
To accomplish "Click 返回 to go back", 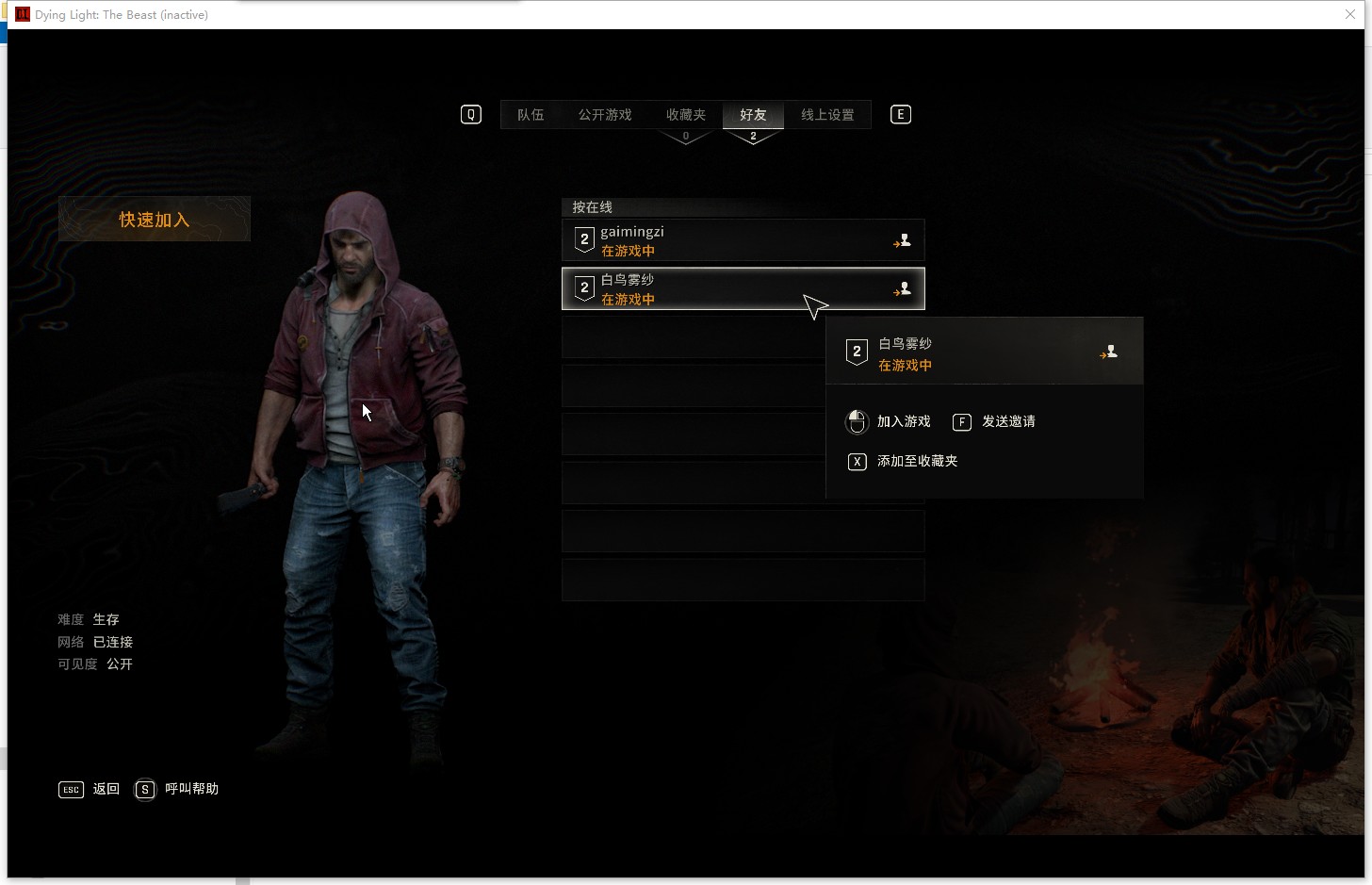I will click(105, 789).
